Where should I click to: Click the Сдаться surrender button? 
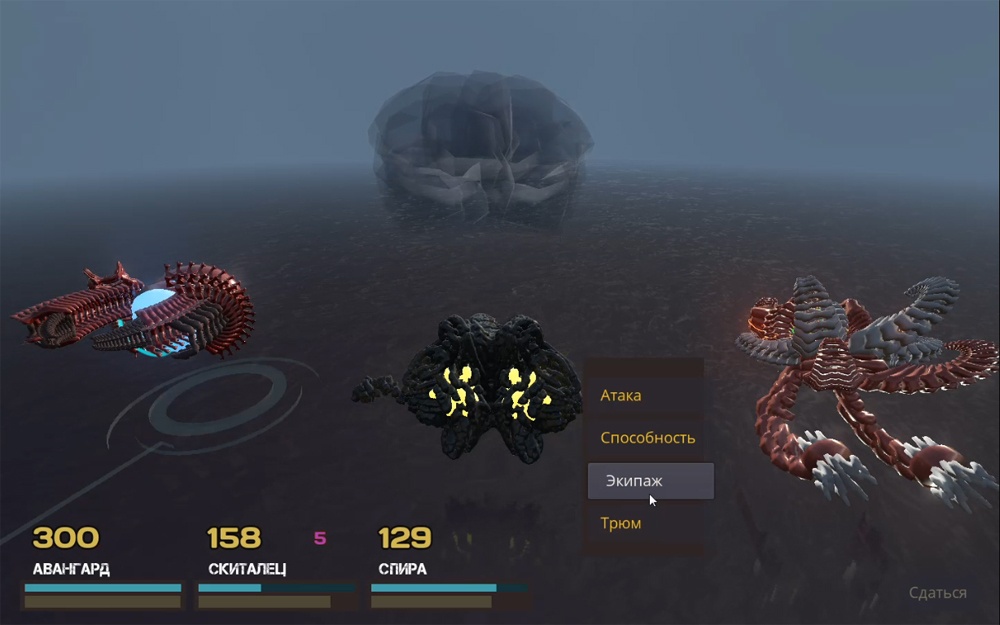coord(937,593)
